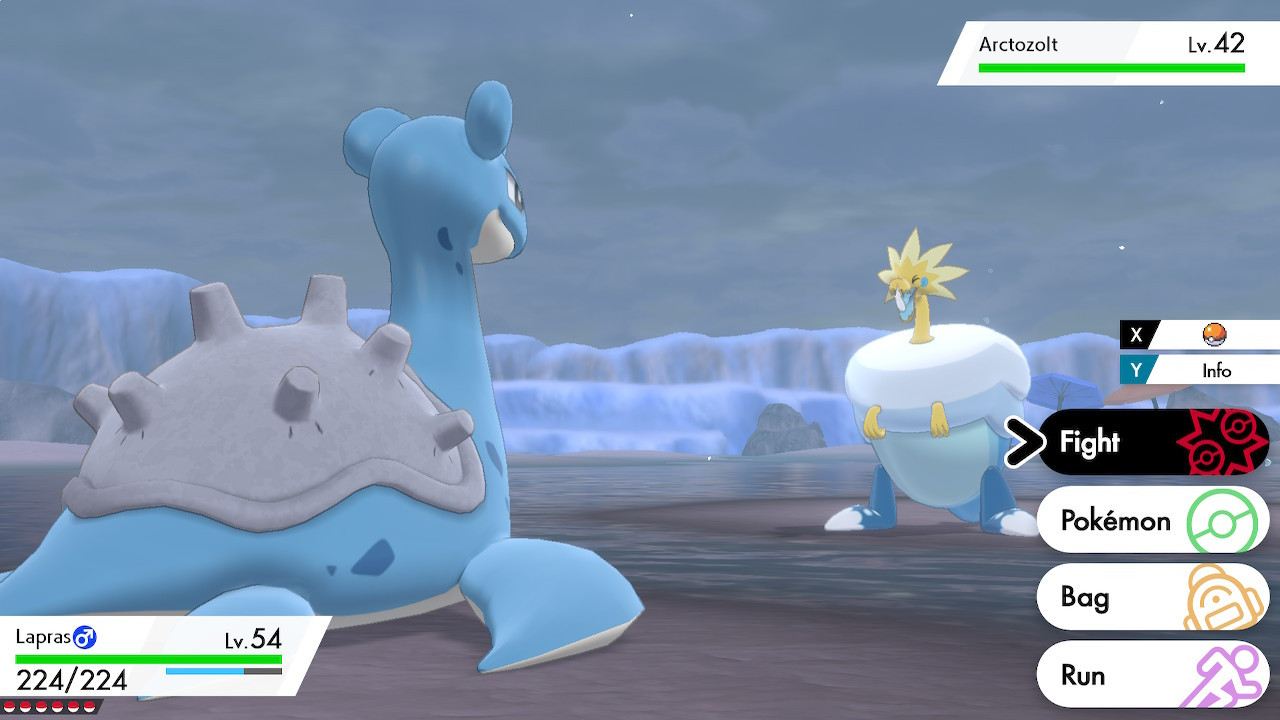Click Lapras's male gender symbol
The image size is (1280, 720).
[x=86, y=636]
